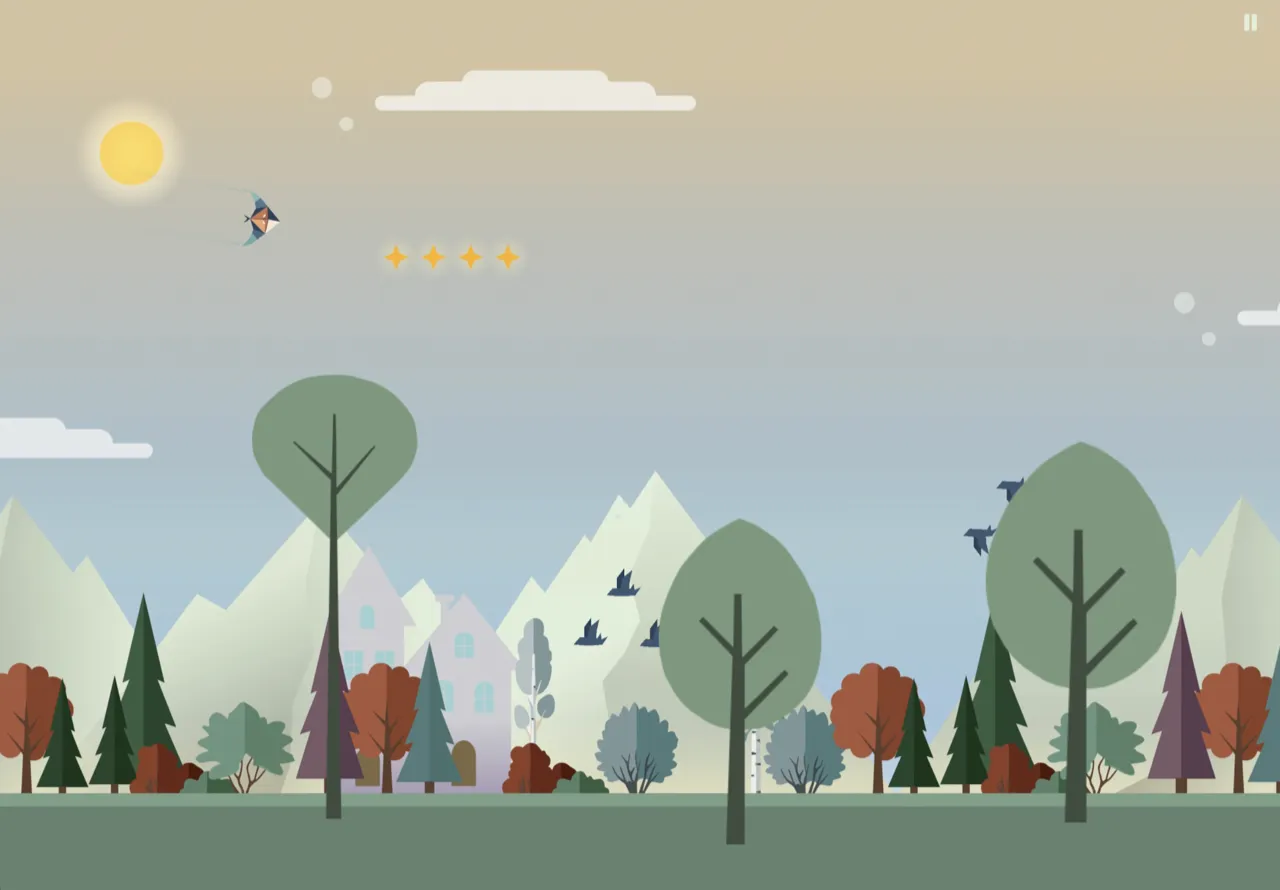Collect the second golden star
Viewport: 1280px width, 890px height.
(x=432, y=257)
